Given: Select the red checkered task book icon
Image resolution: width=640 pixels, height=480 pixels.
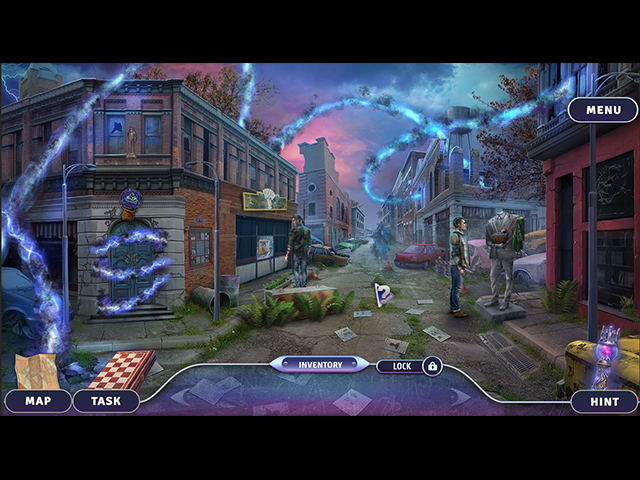Looking at the screenshot, I should (x=121, y=368).
